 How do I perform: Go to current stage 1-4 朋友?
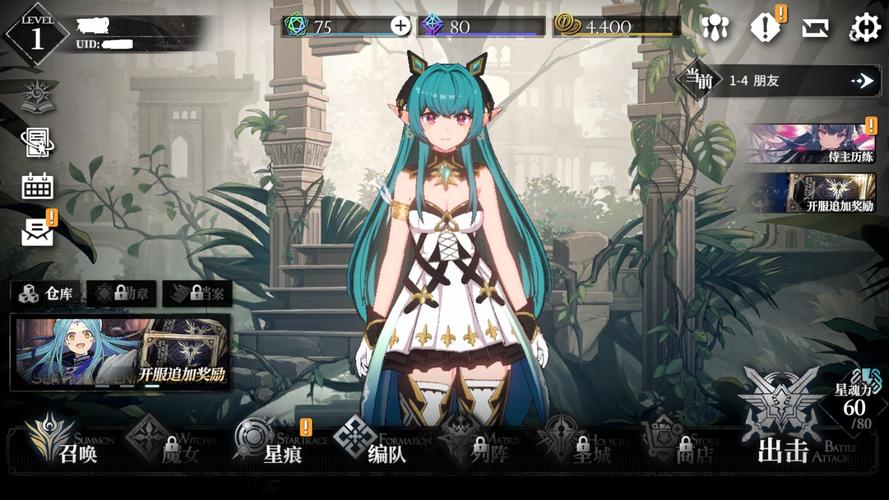coord(778,80)
